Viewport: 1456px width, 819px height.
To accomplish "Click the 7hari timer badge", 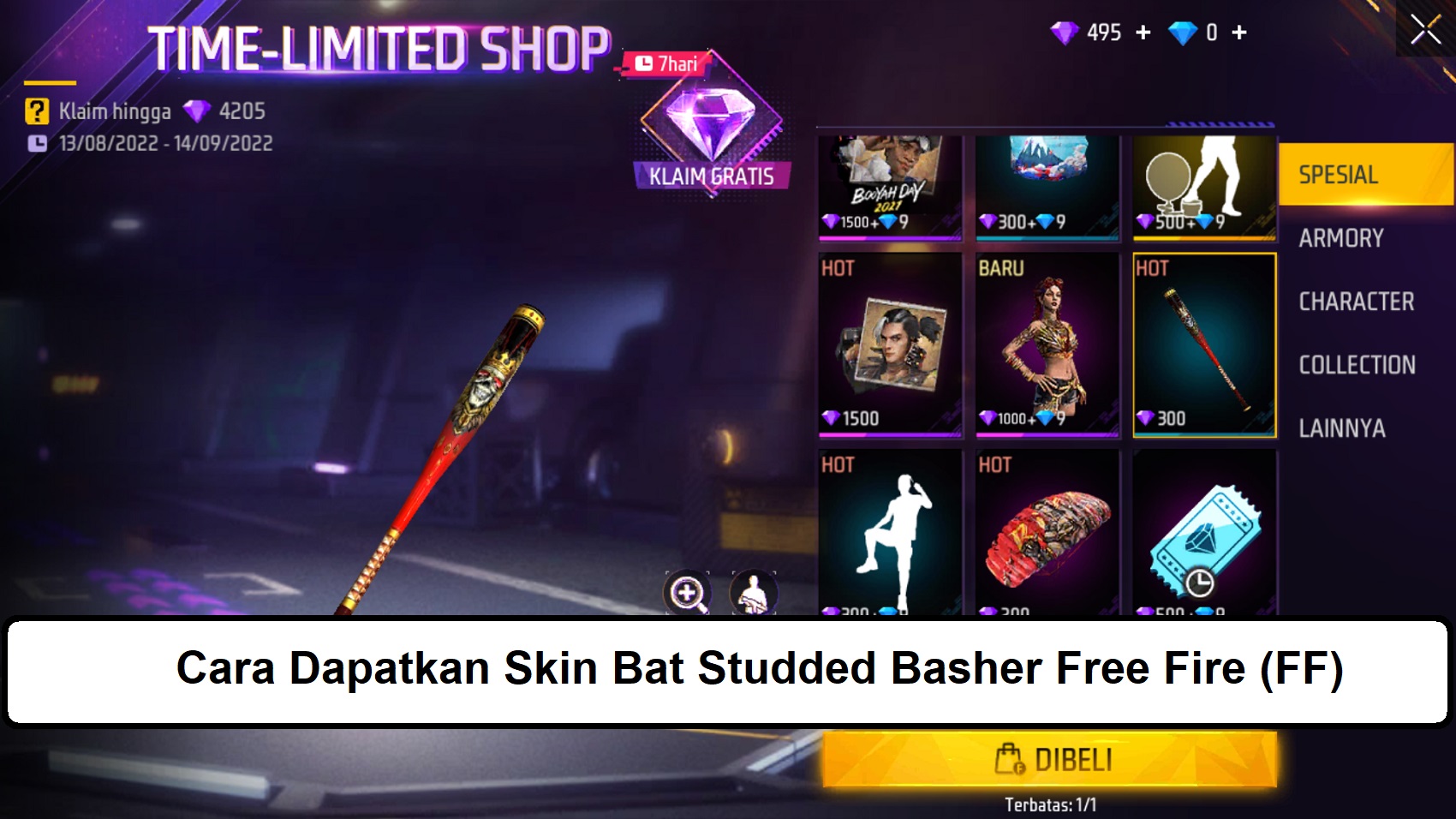I will point(666,62).
